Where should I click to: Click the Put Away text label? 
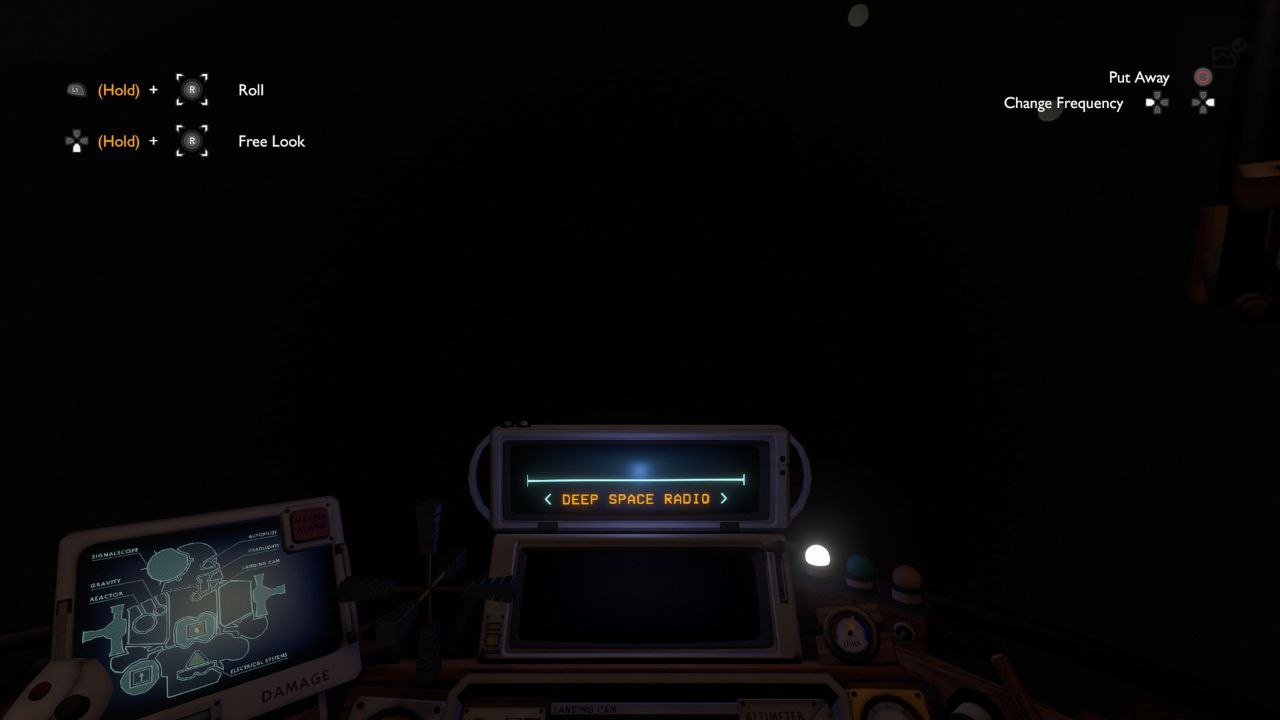click(x=1139, y=77)
